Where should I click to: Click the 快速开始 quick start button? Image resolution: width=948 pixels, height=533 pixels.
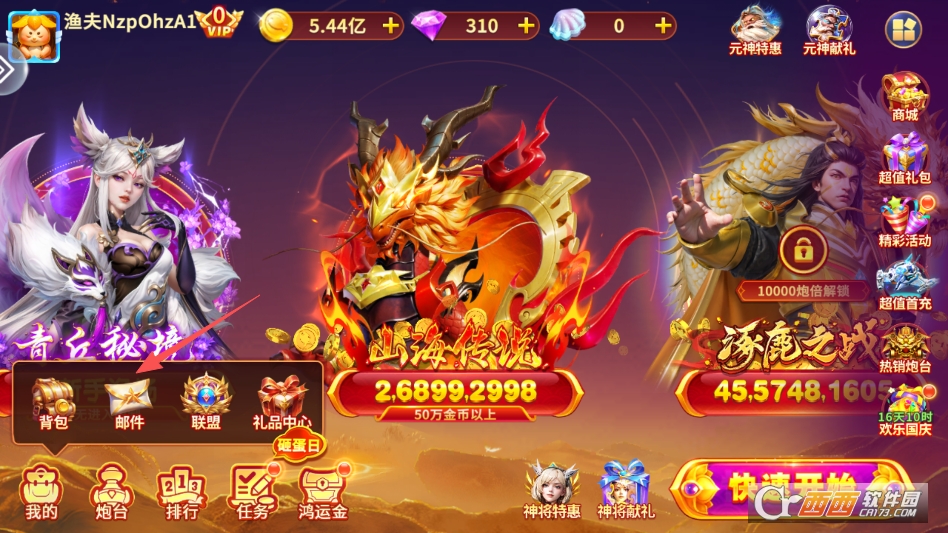click(790, 490)
